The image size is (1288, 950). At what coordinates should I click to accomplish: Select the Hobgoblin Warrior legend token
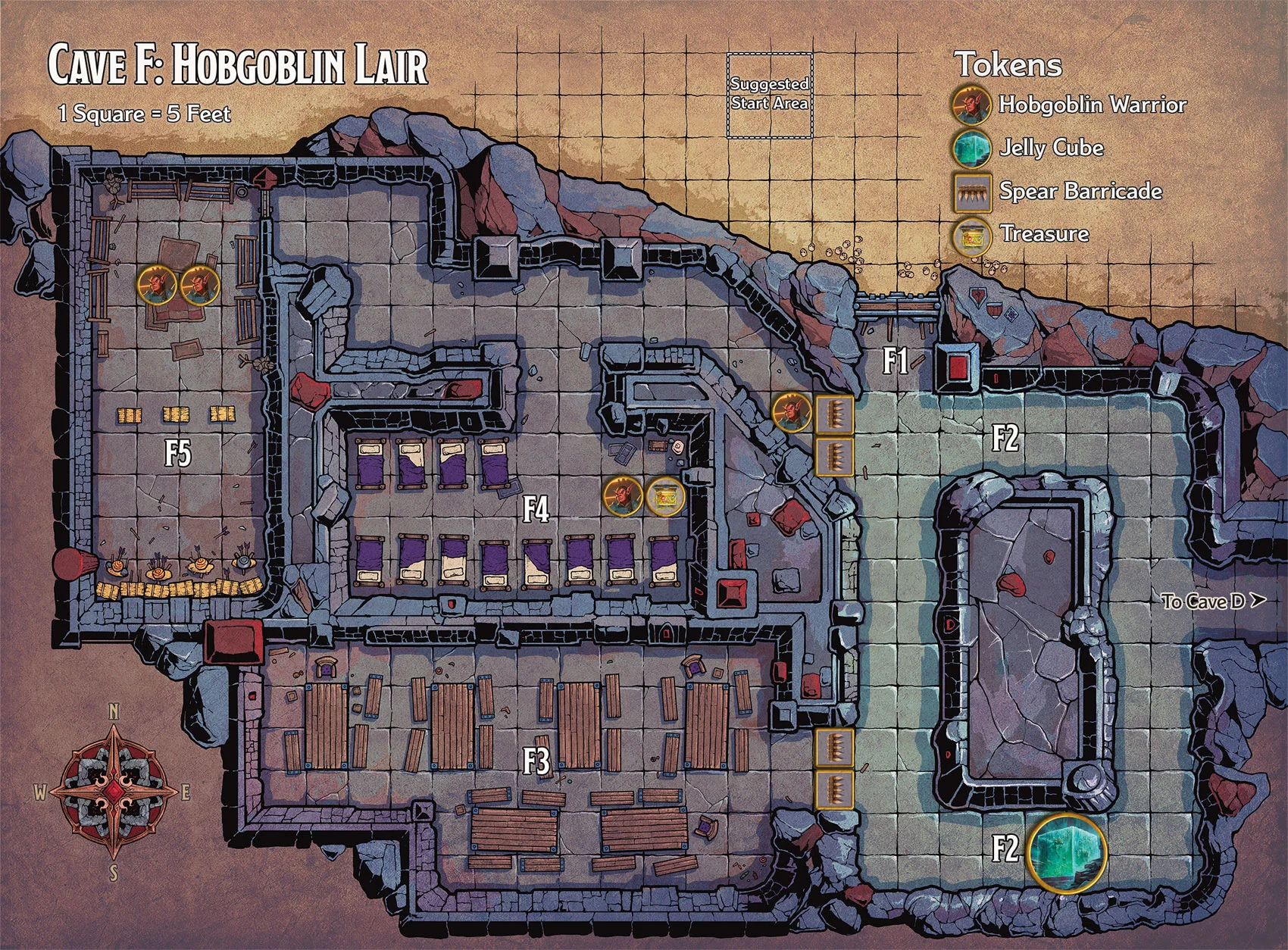pos(974,105)
